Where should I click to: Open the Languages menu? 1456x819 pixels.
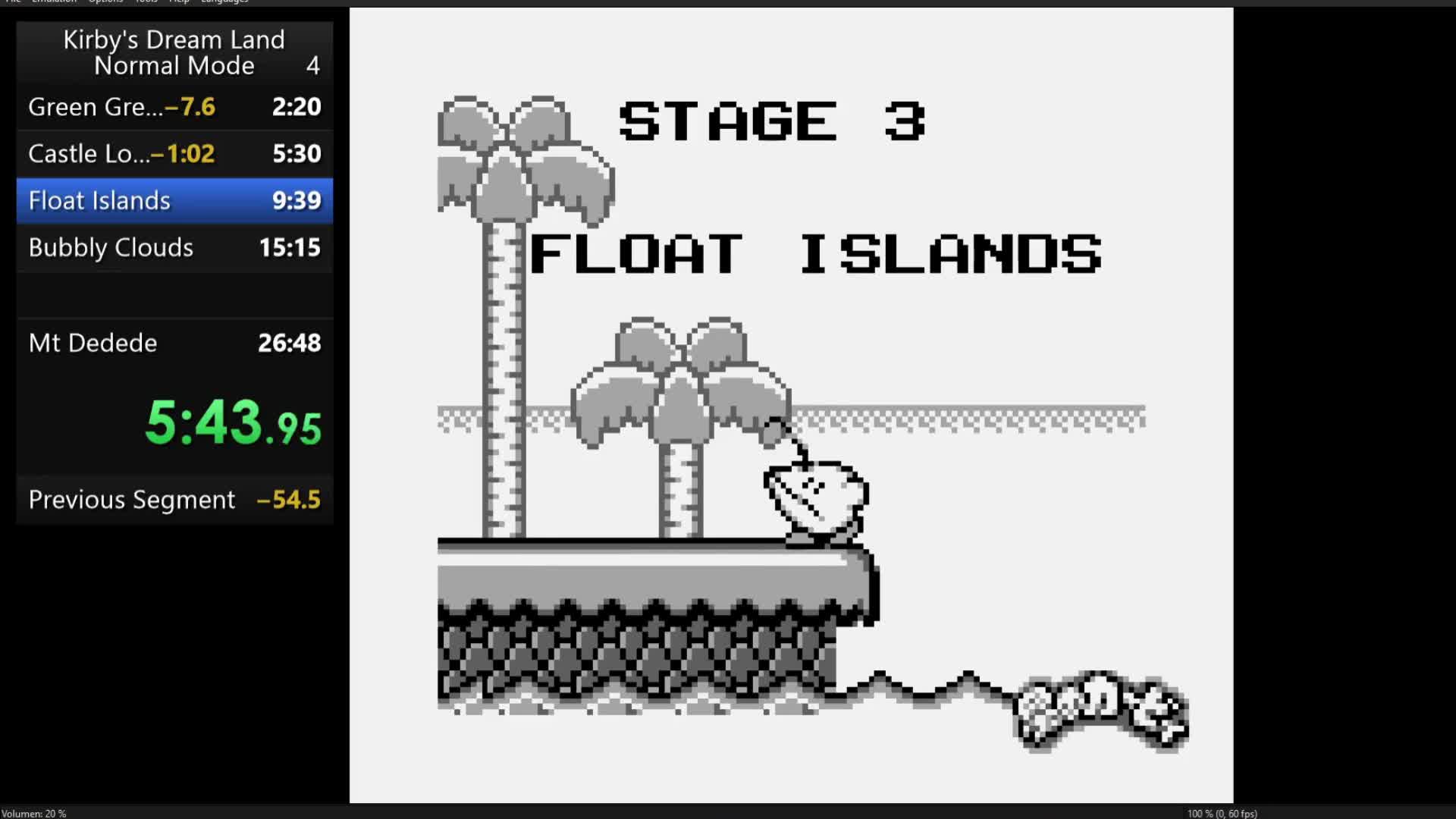click(x=223, y=2)
